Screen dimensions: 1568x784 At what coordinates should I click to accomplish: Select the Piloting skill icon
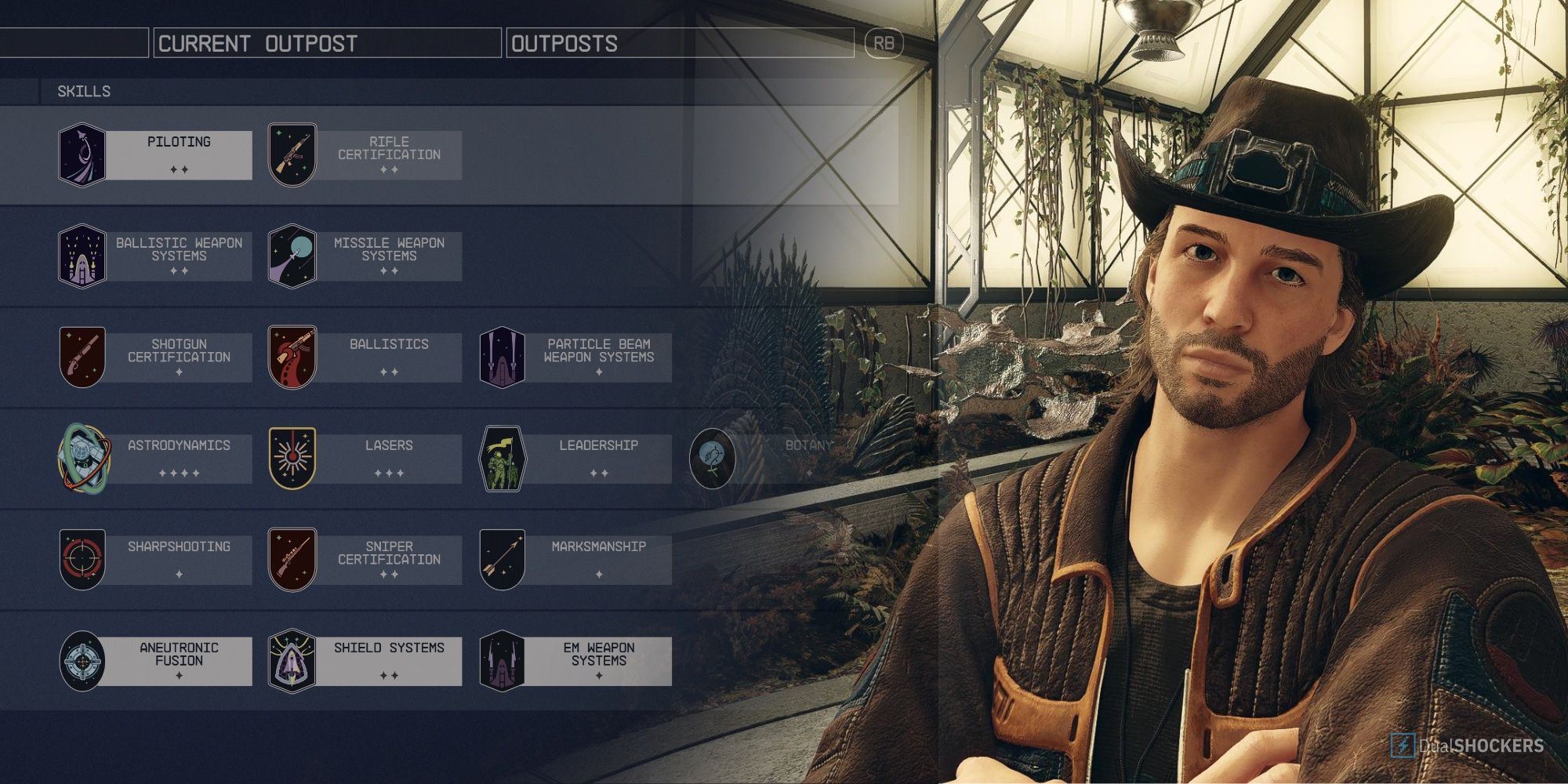(x=82, y=153)
